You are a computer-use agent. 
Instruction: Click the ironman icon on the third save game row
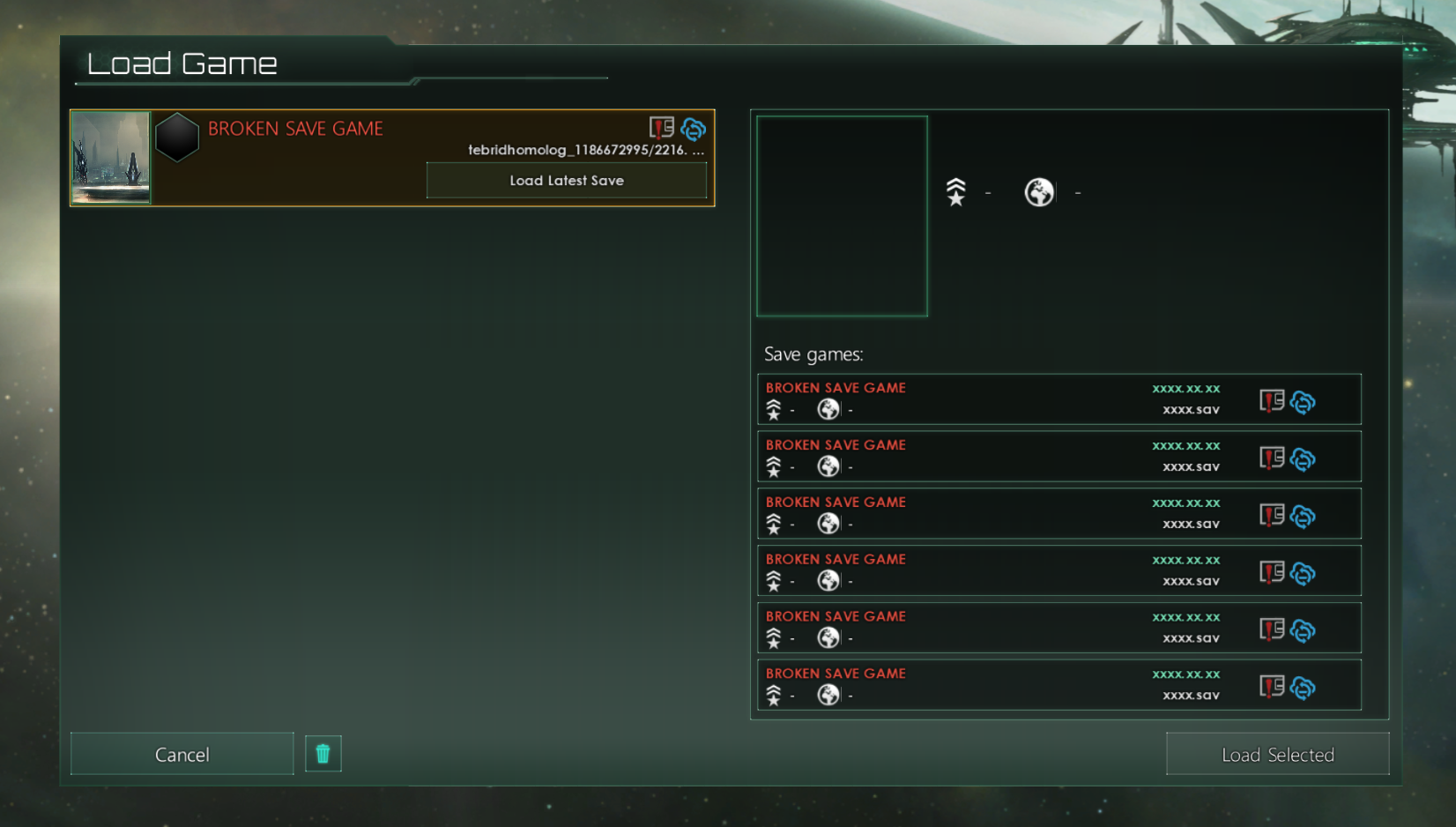tap(774, 523)
